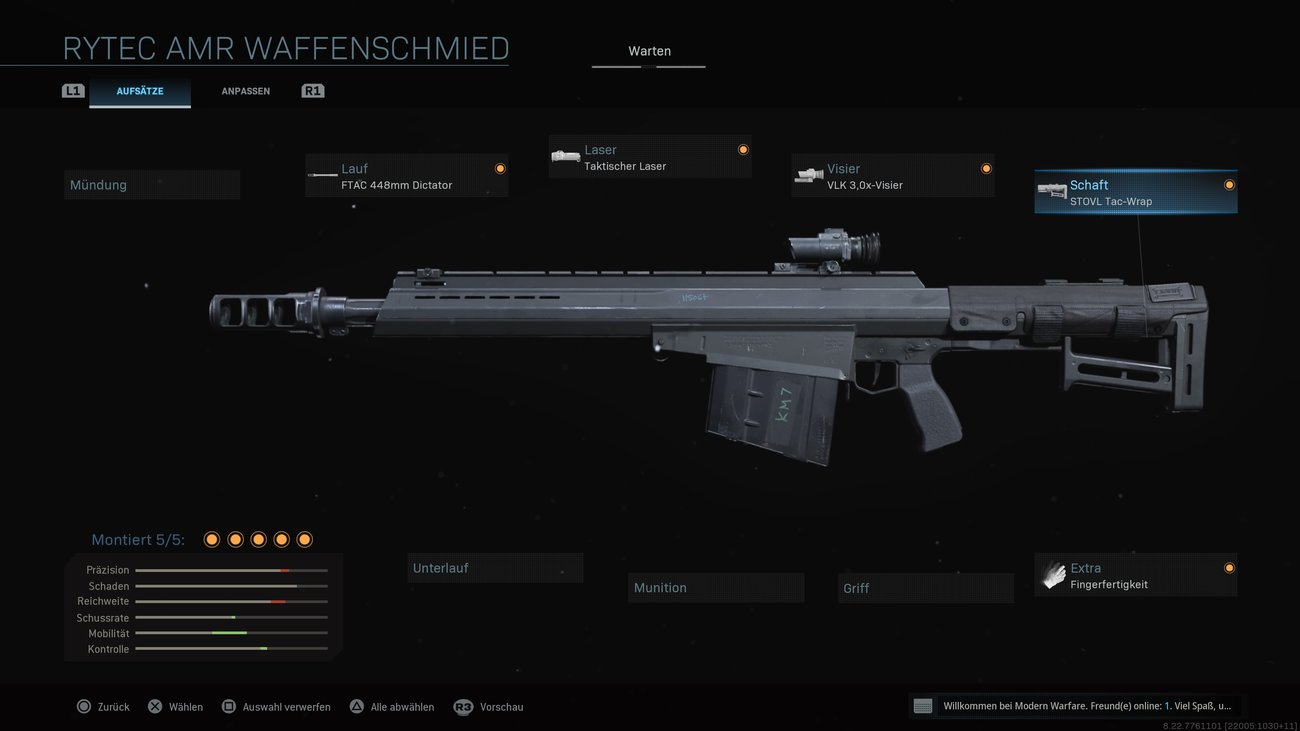Click the R3 Vorschau stick icon

463,706
